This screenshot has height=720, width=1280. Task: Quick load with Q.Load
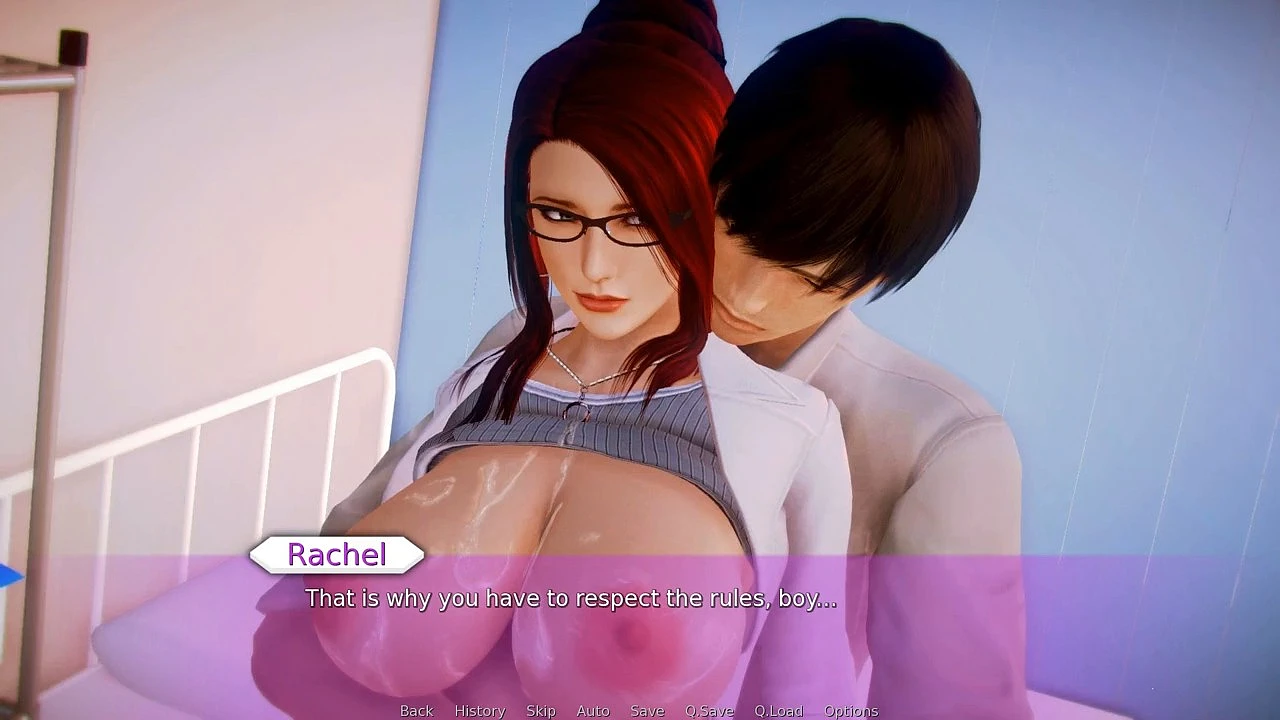(x=778, y=711)
